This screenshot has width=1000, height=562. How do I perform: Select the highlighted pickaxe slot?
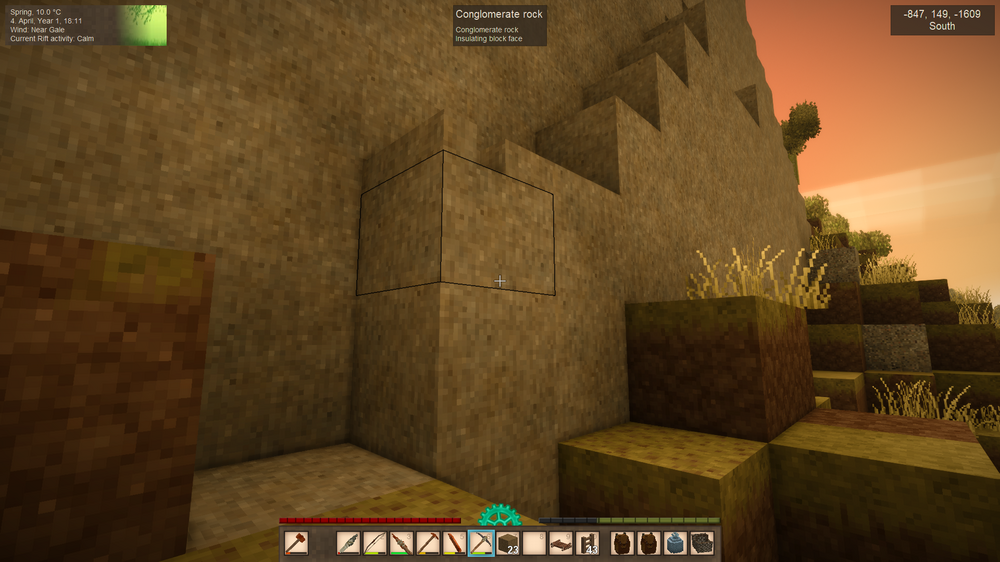click(481, 543)
